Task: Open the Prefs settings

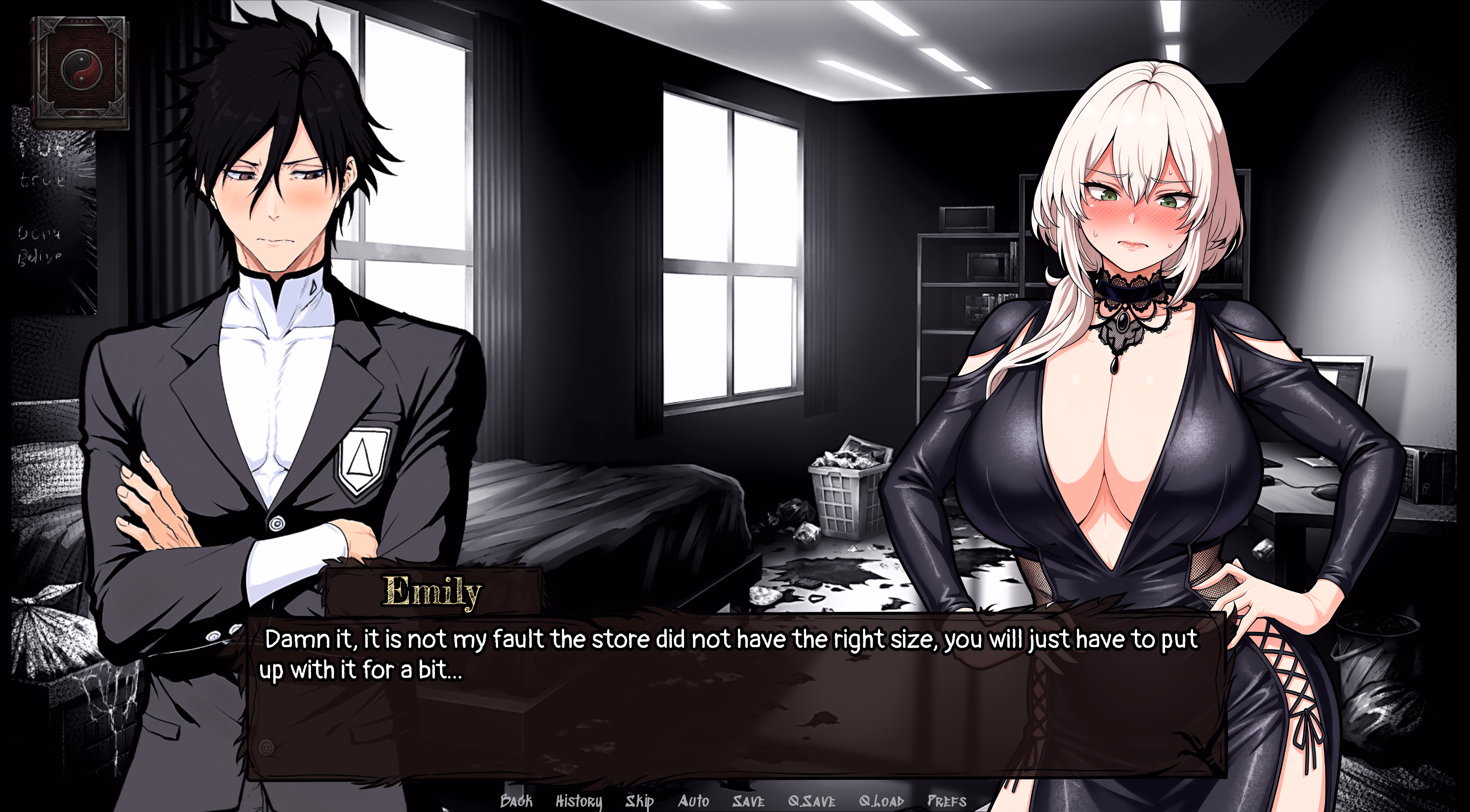Action: point(947,800)
